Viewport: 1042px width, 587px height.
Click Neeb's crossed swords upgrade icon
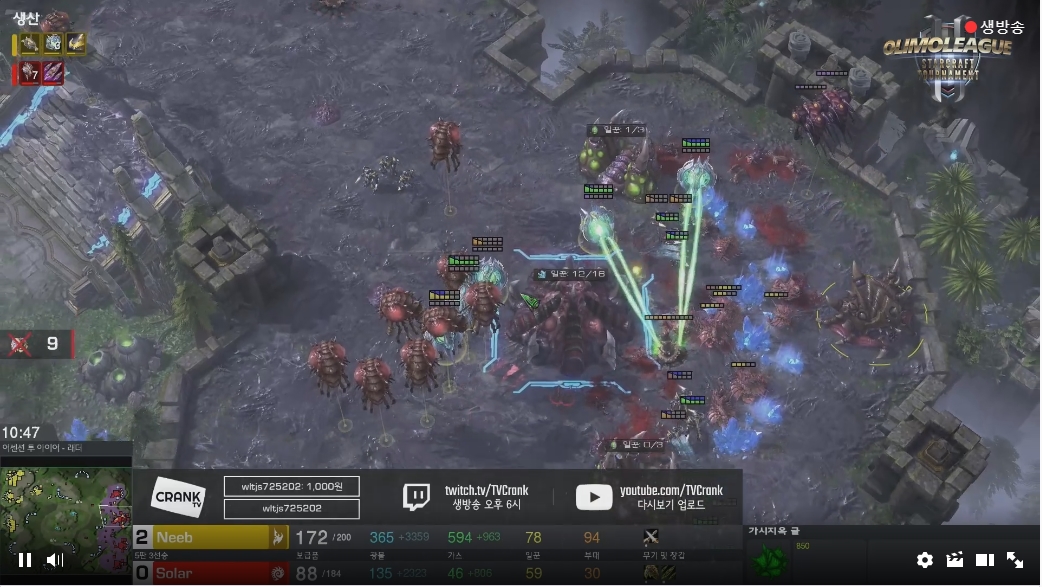point(652,538)
